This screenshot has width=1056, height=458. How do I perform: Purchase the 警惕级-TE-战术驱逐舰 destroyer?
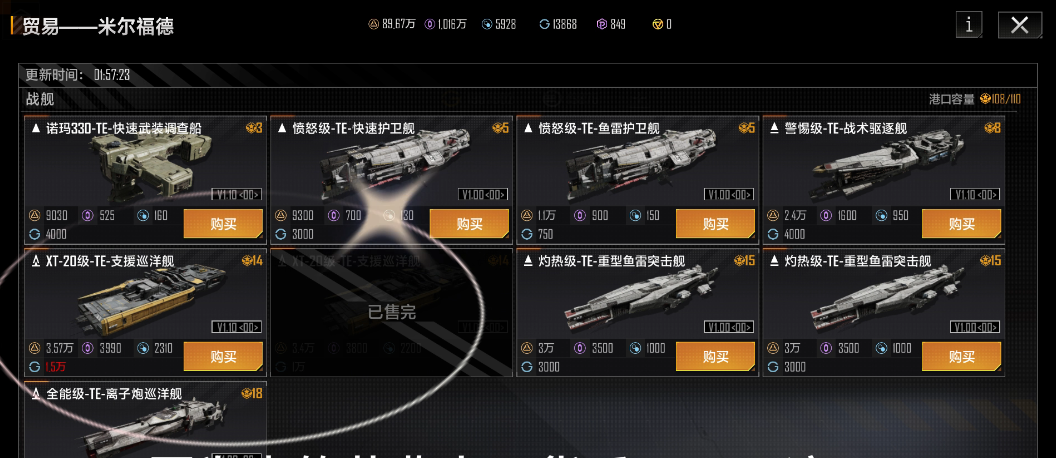961,223
